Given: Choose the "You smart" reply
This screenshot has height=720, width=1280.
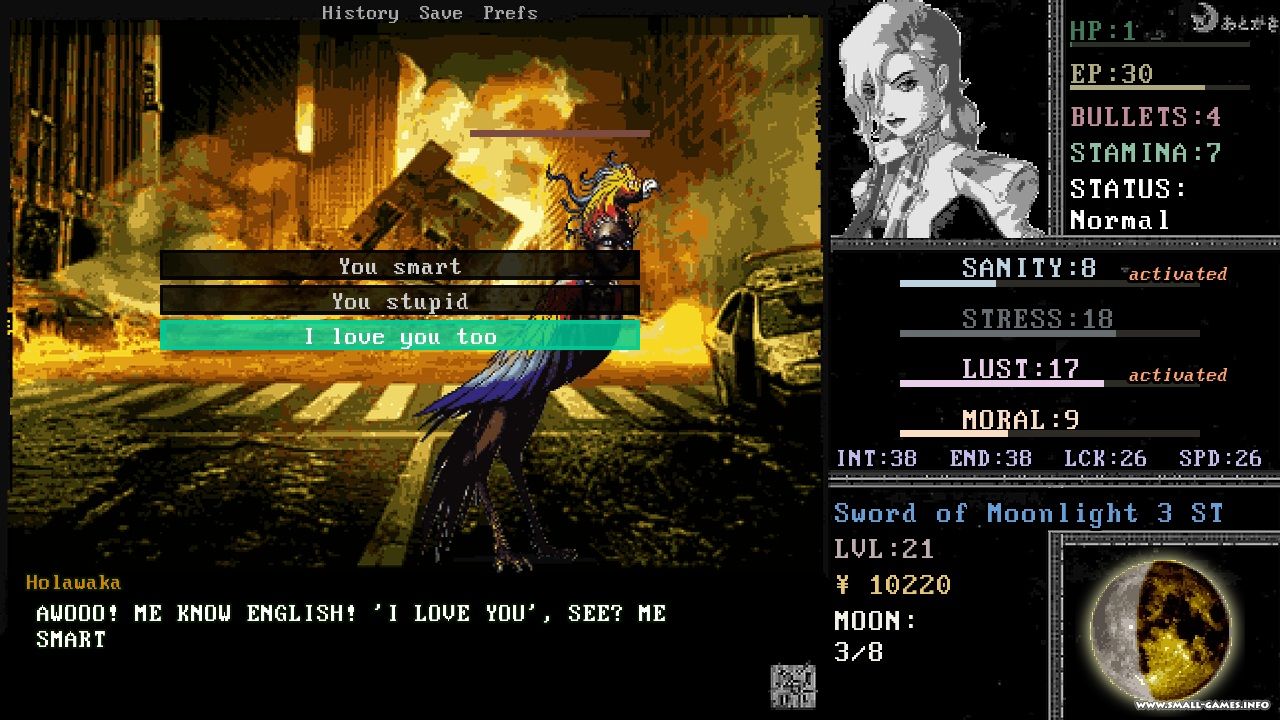Looking at the screenshot, I should [399, 266].
